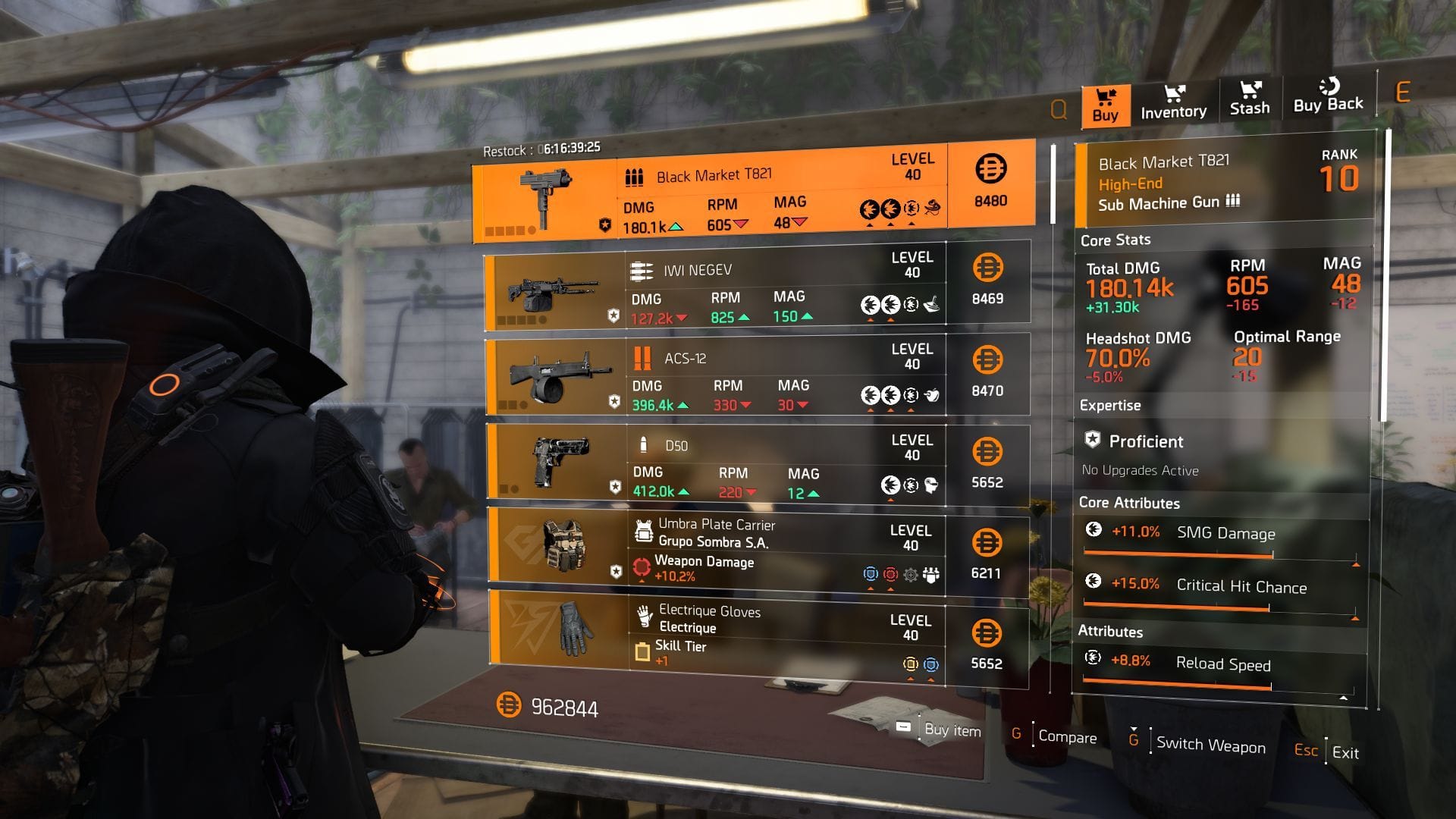The height and width of the screenshot is (819, 1456).
Task: Switch to the Inventory tab
Action: (1174, 102)
